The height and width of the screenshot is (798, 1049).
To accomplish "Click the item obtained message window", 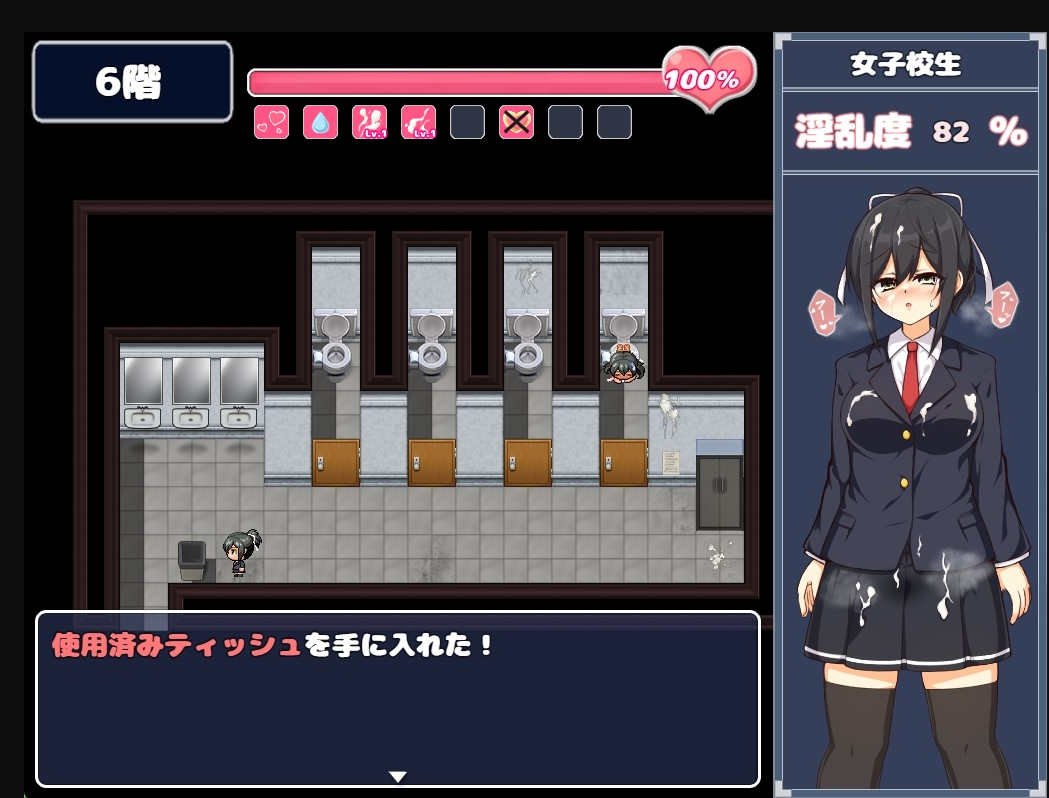I will click(x=398, y=699).
